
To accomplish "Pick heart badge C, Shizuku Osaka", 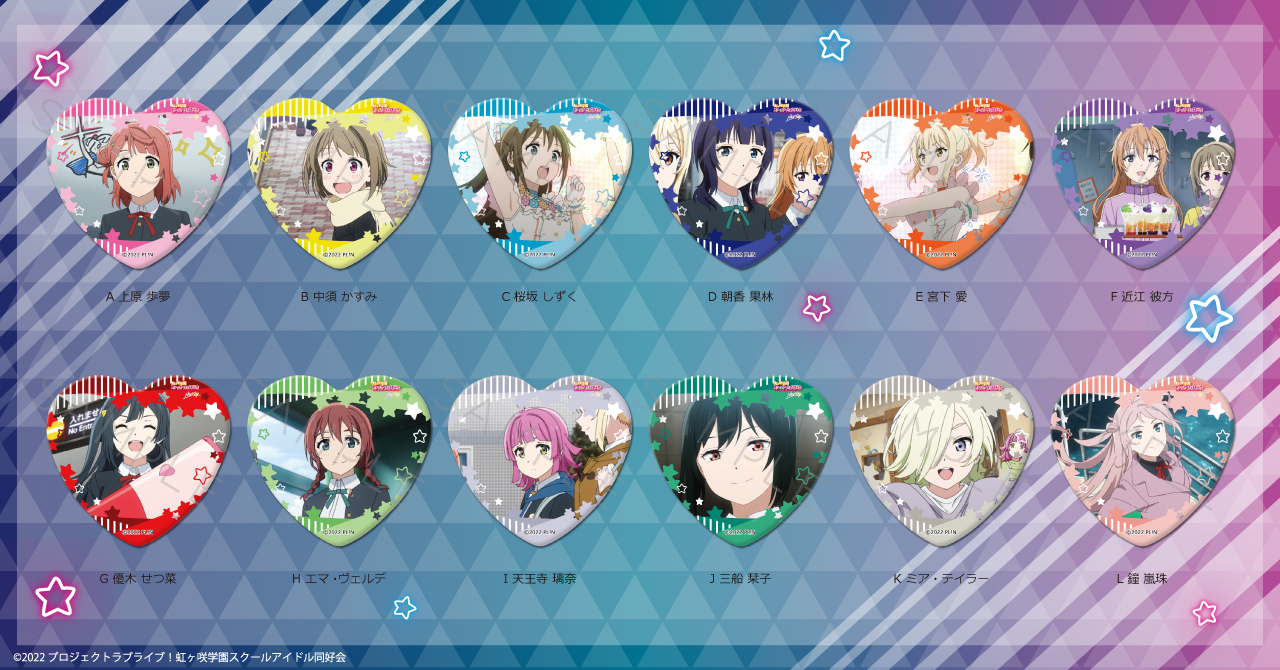I will pos(540,180).
